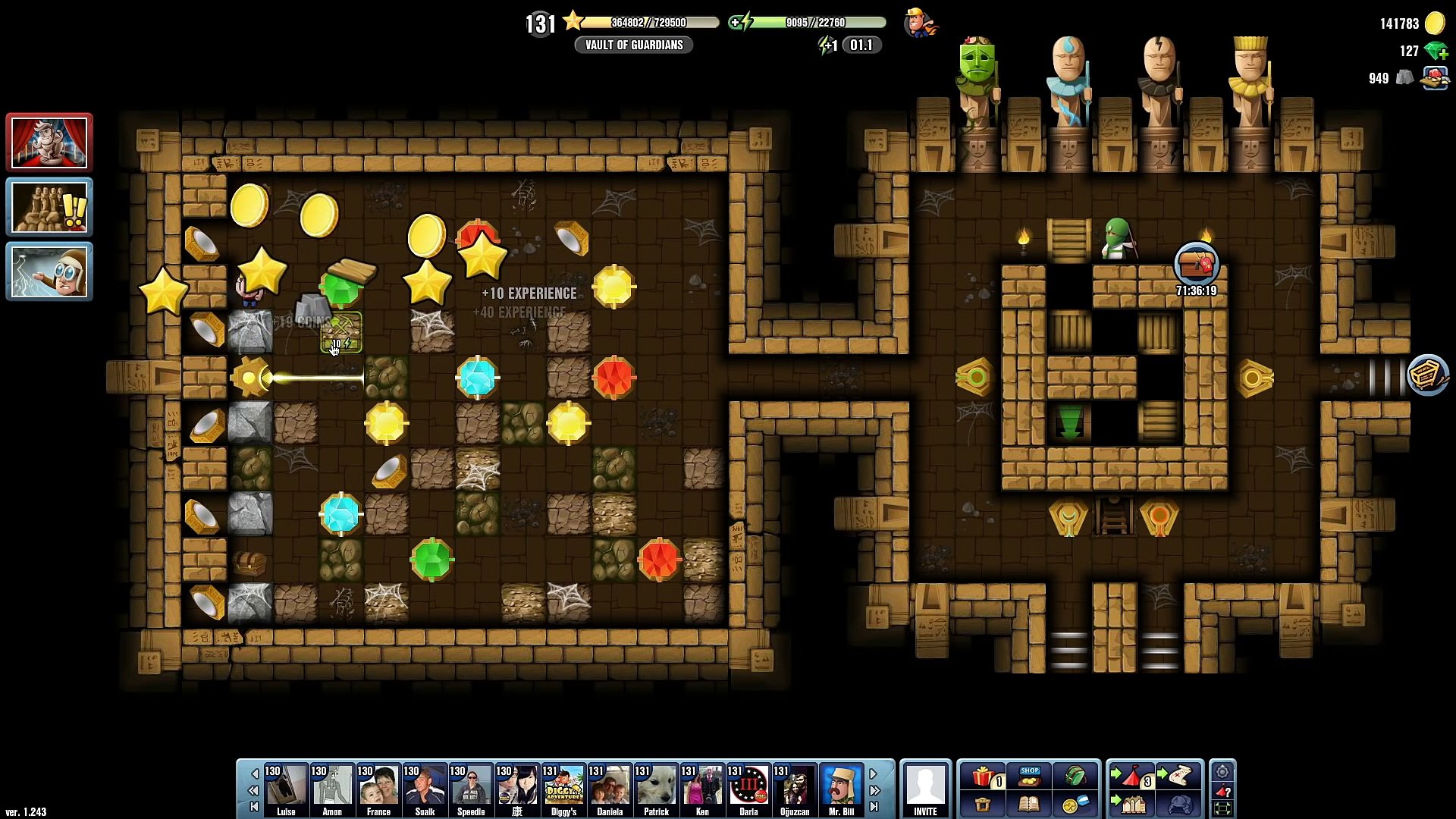Open the pilot storm event panel
Viewport: 1456px width, 819px height.
pos(49,271)
